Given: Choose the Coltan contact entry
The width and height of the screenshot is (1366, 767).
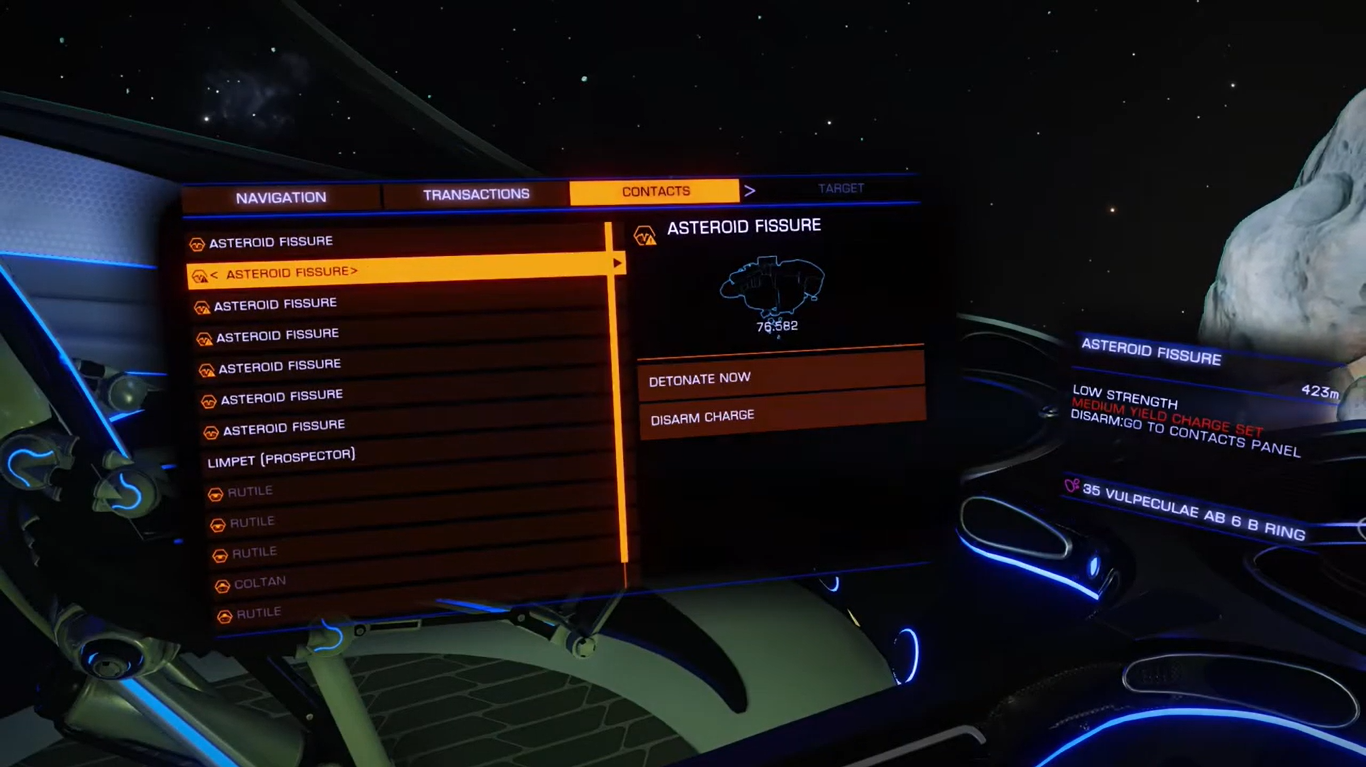Looking at the screenshot, I should [x=260, y=582].
